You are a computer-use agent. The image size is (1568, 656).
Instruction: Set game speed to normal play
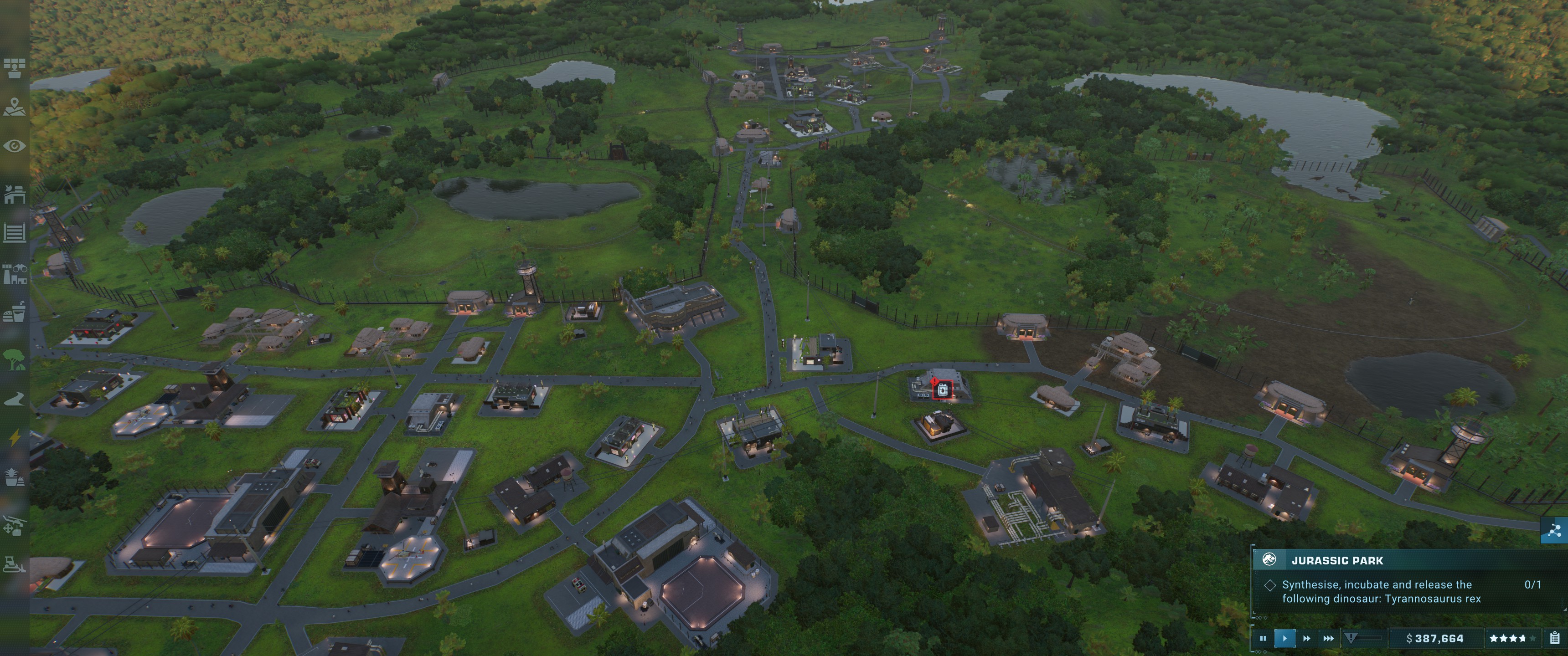point(1284,638)
